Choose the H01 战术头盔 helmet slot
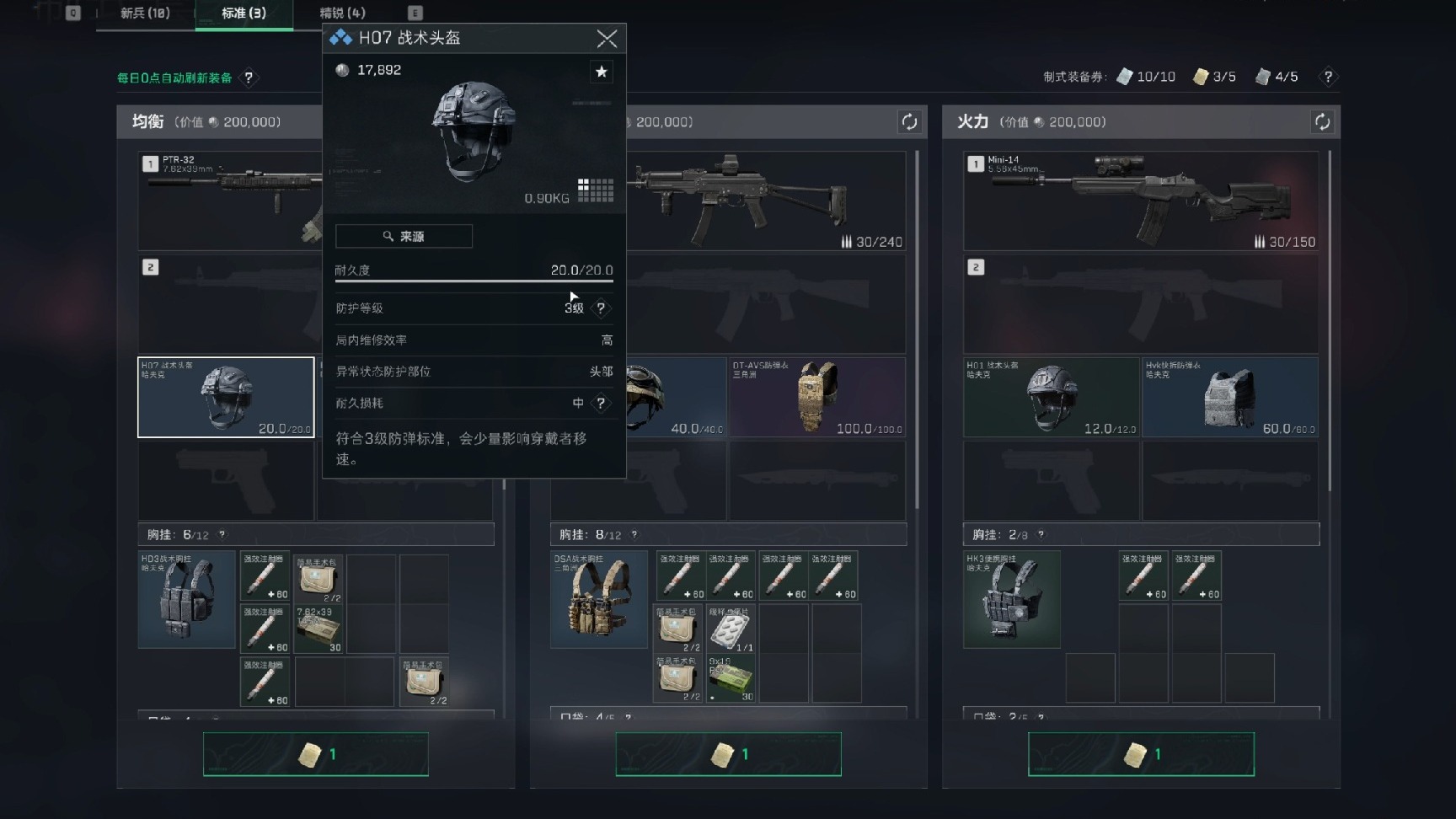Viewport: 1456px width, 819px height. coord(1051,398)
